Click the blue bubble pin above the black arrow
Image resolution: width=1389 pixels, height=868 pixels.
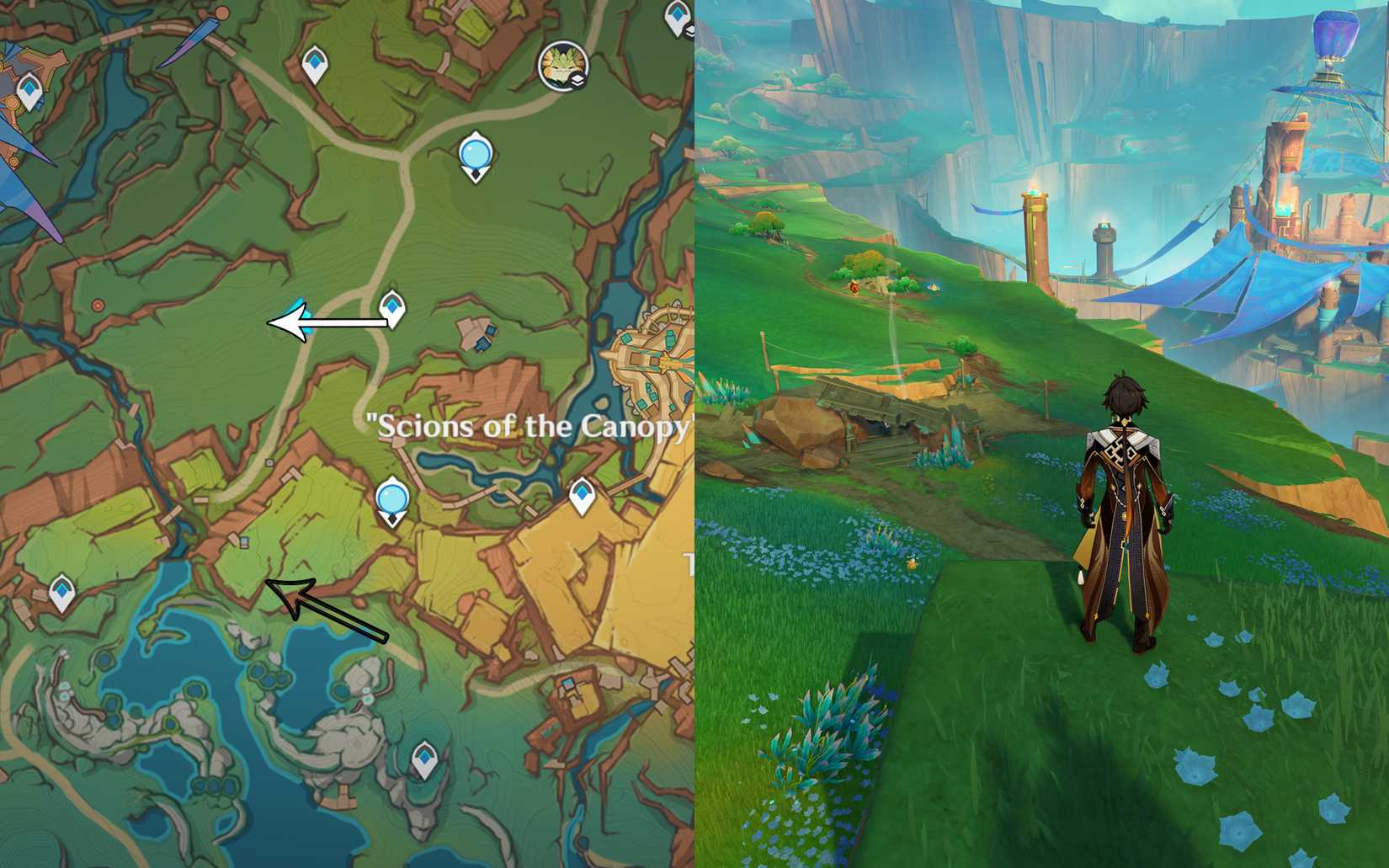(392, 498)
